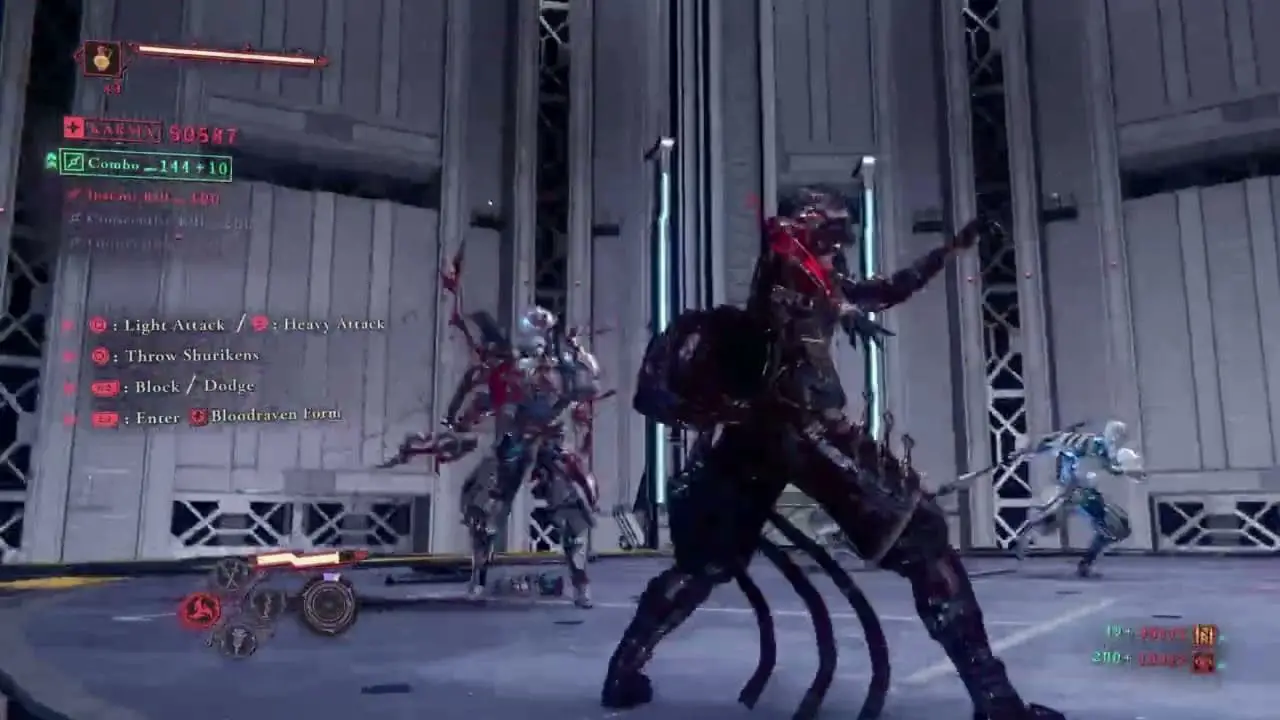The height and width of the screenshot is (720, 1280).
Task: Select the red Bloodraven emblem ability
Action: [x=201, y=611]
